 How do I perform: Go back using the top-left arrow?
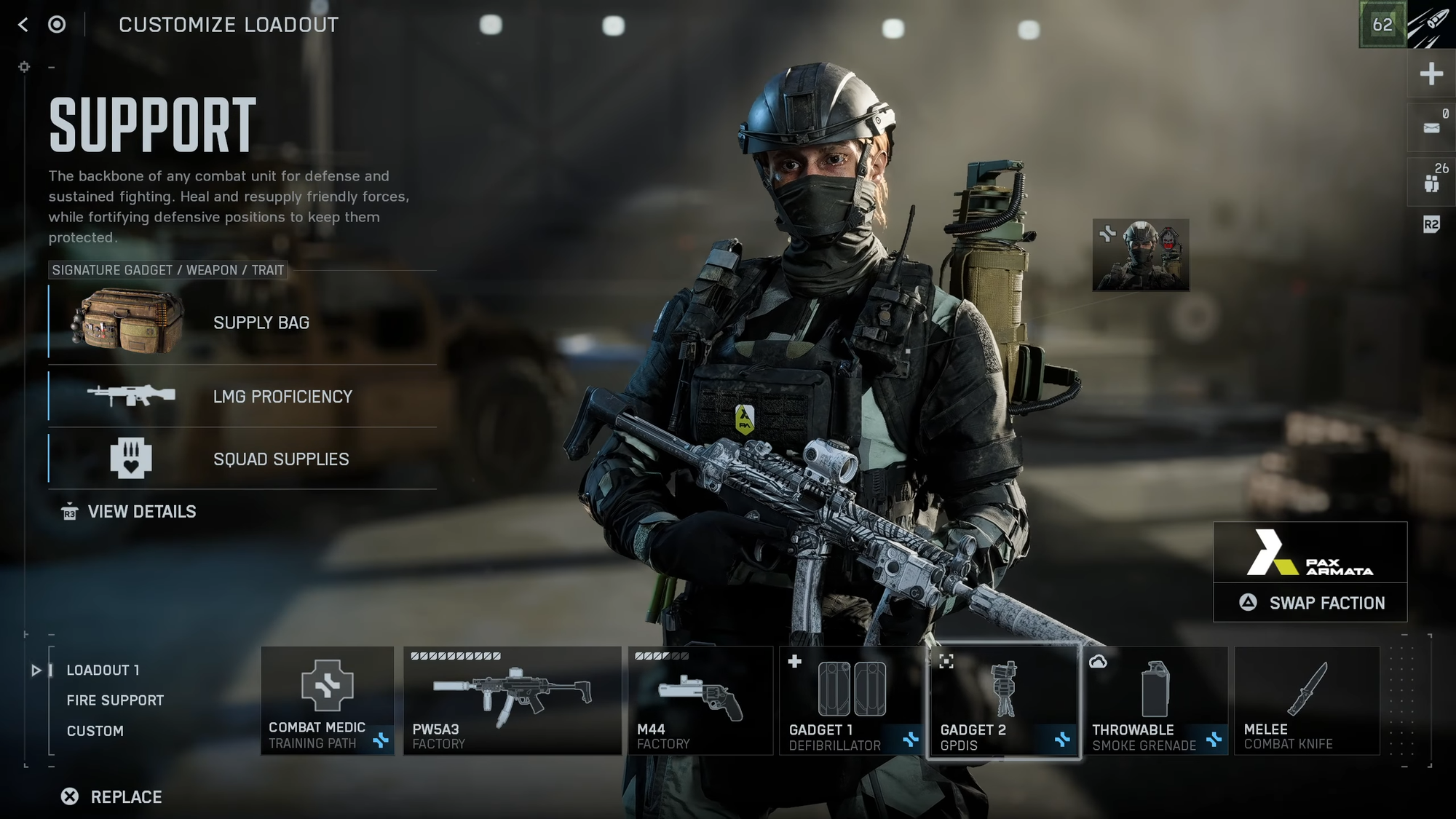click(23, 25)
